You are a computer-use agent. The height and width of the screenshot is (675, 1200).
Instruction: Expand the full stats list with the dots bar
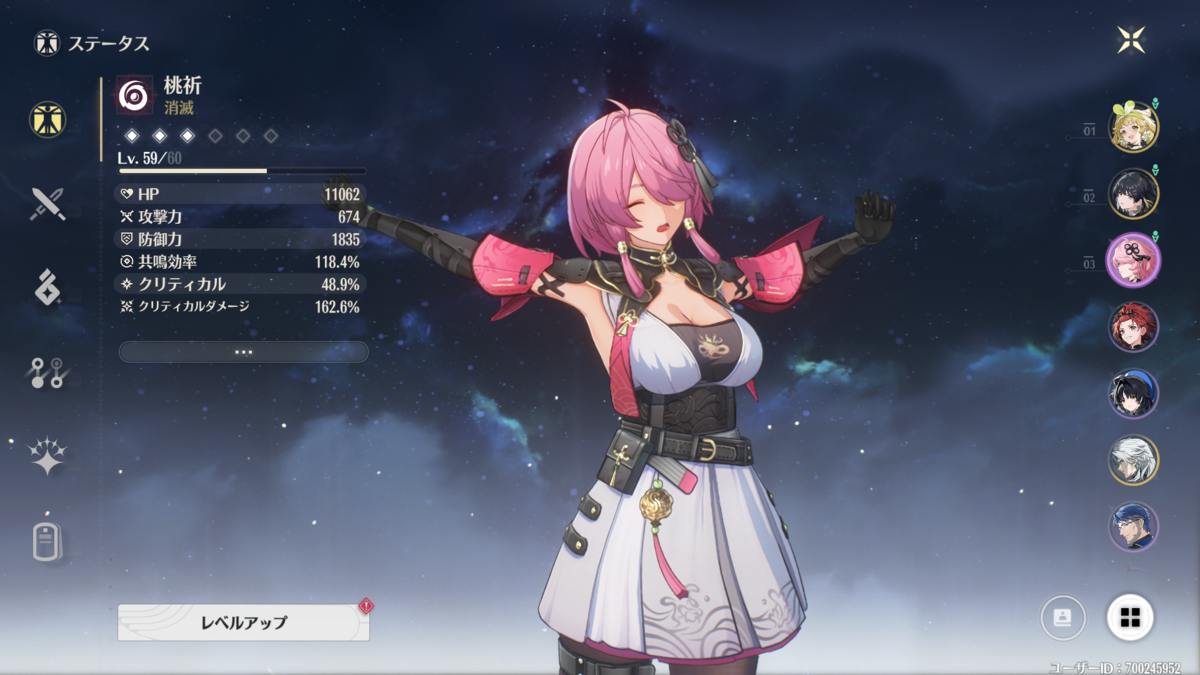click(x=243, y=352)
